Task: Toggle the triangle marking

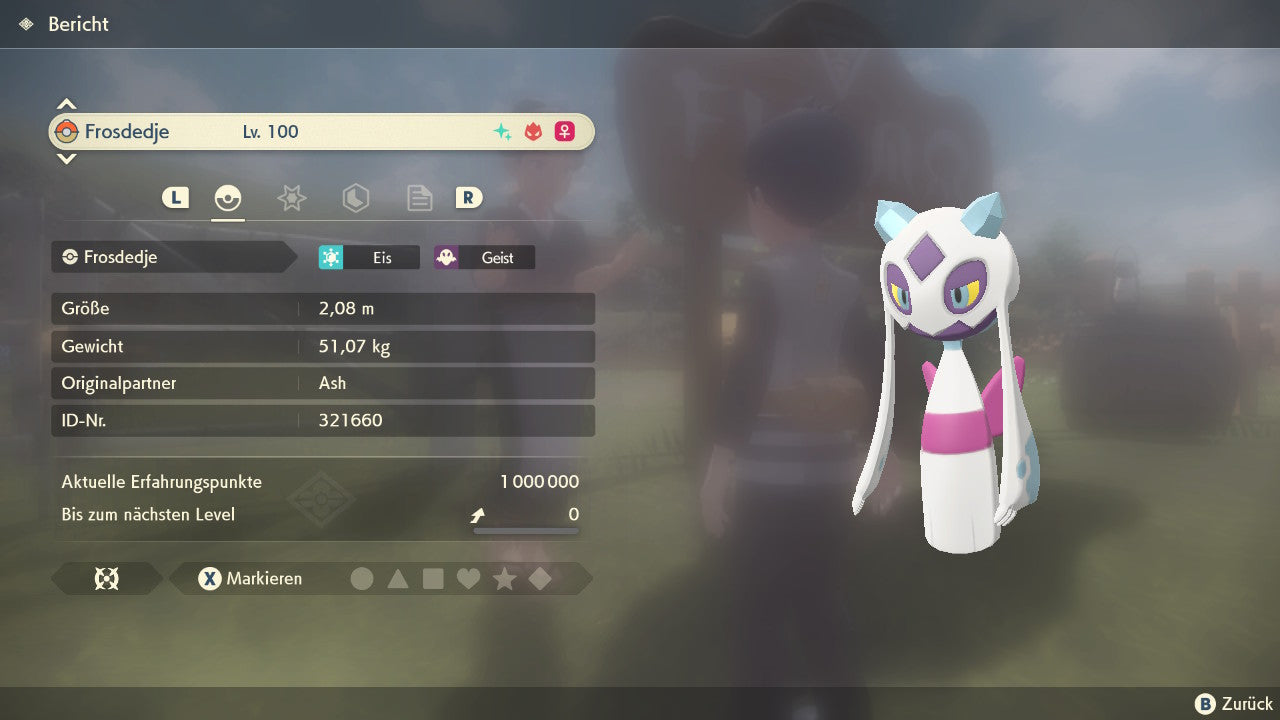Action: (398, 579)
